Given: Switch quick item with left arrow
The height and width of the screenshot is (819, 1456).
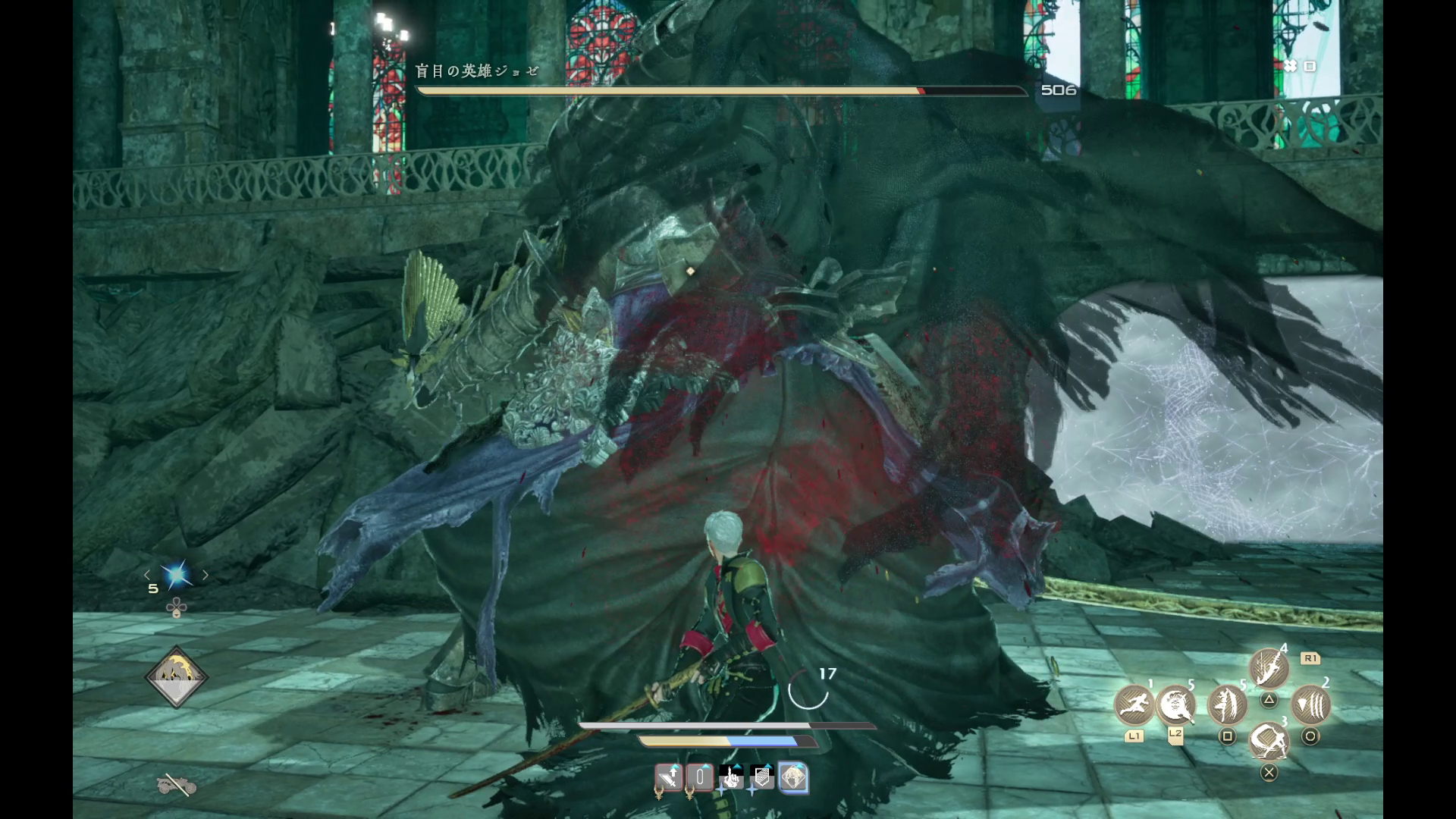Looking at the screenshot, I should coord(148,576).
